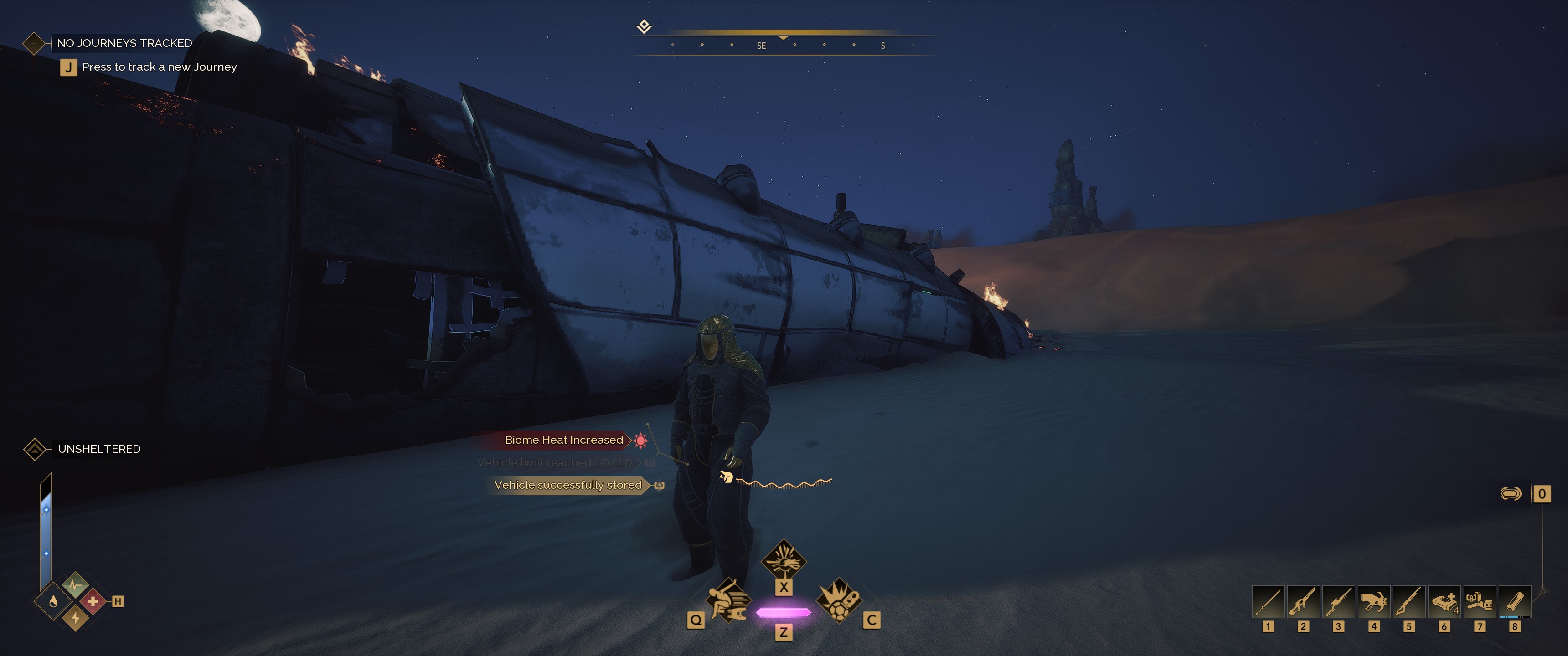Click the red cross health icon

pos(93,601)
